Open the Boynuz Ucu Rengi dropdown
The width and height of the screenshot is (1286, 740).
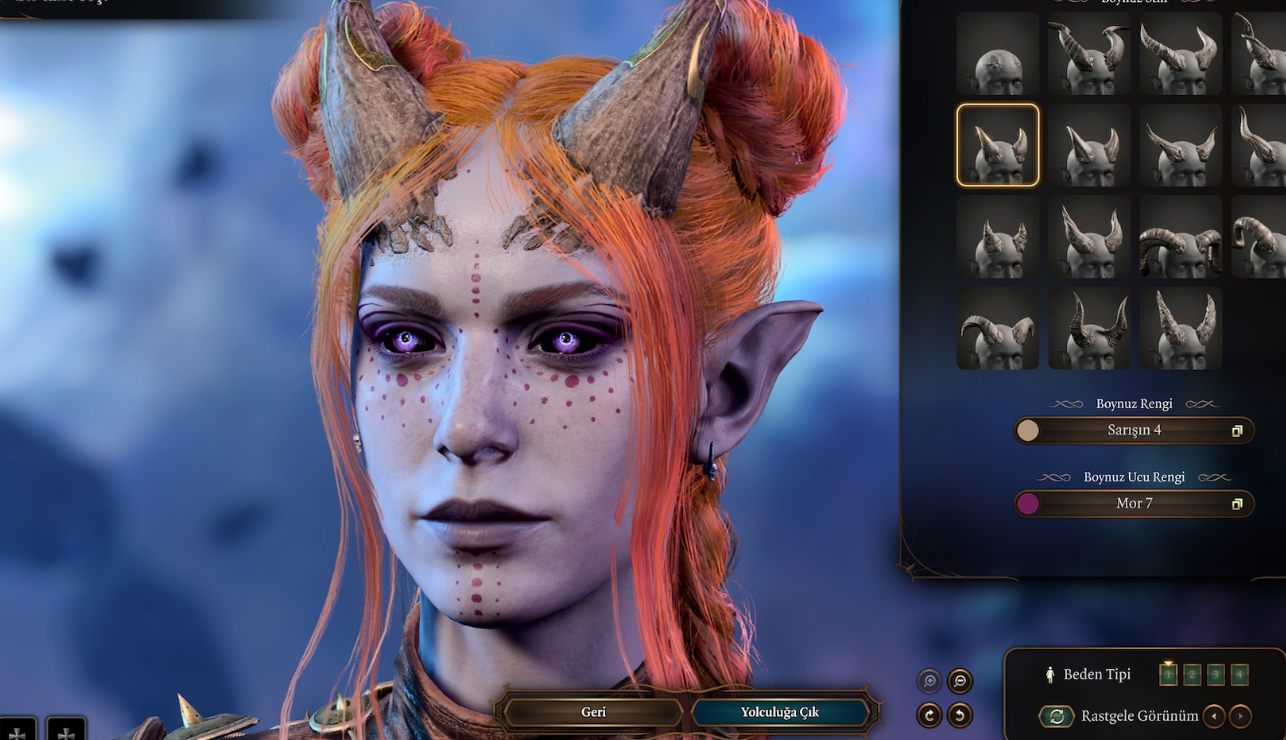[x=1134, y=503]
